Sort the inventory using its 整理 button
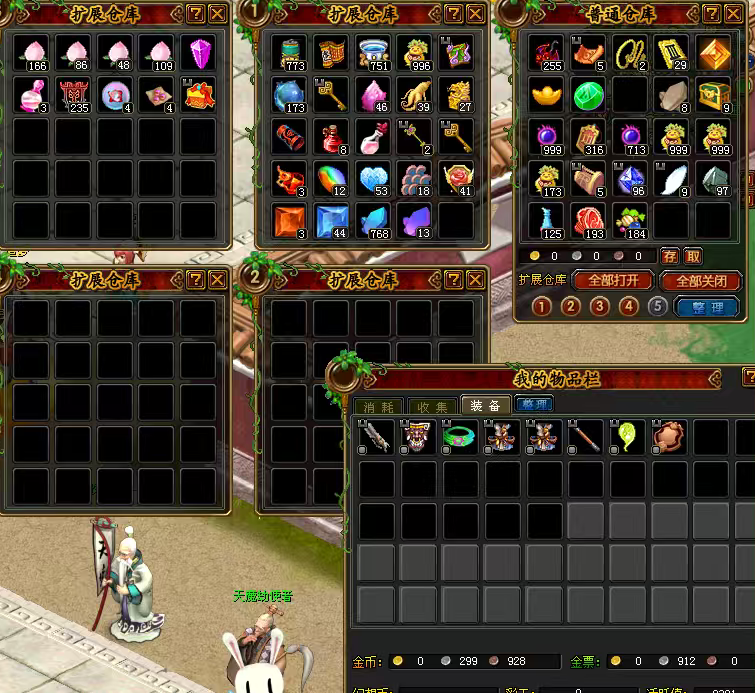This screenshot has width=755, height=693. tap(534, 405)
